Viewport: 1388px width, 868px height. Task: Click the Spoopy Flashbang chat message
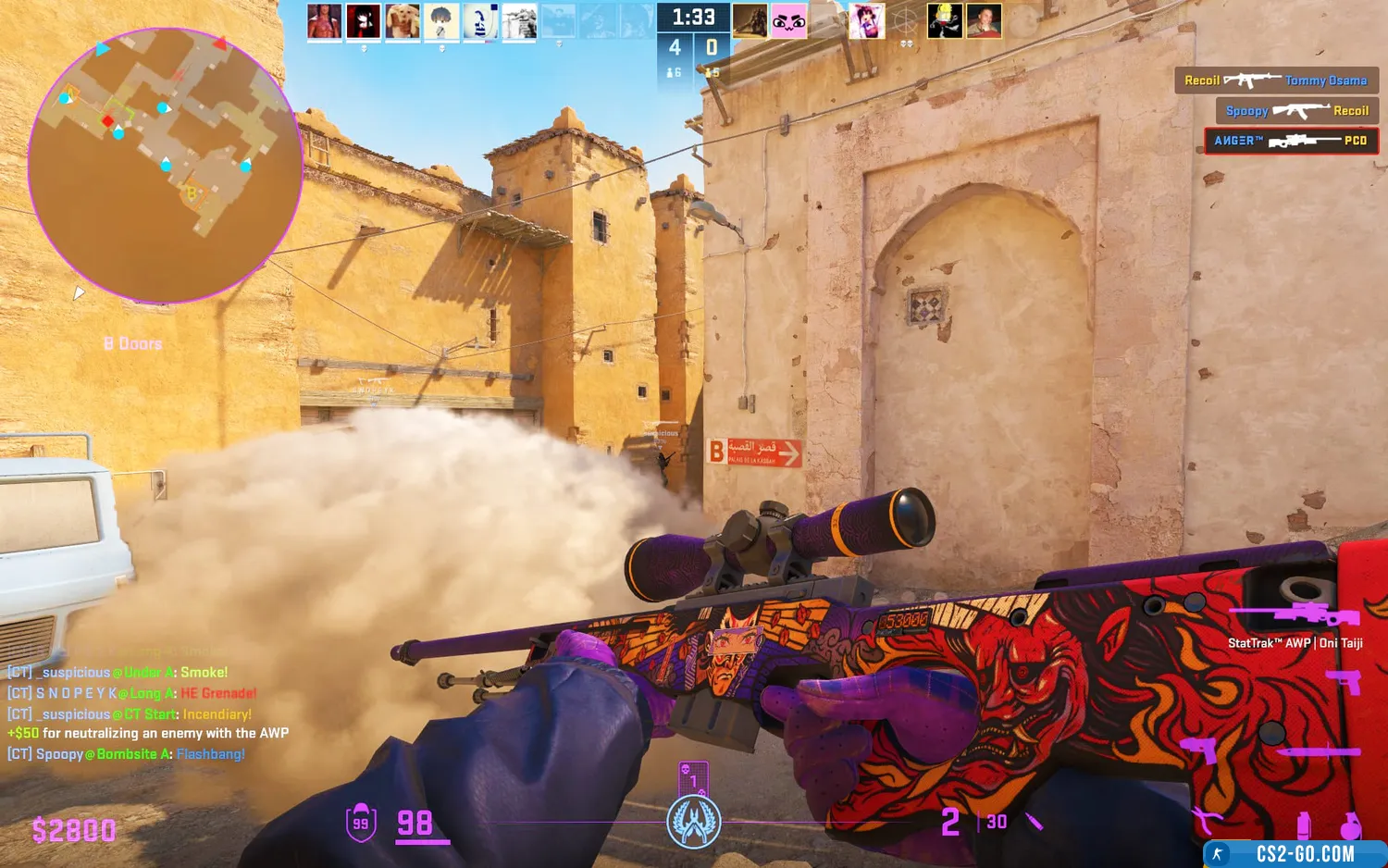point(127,754)
